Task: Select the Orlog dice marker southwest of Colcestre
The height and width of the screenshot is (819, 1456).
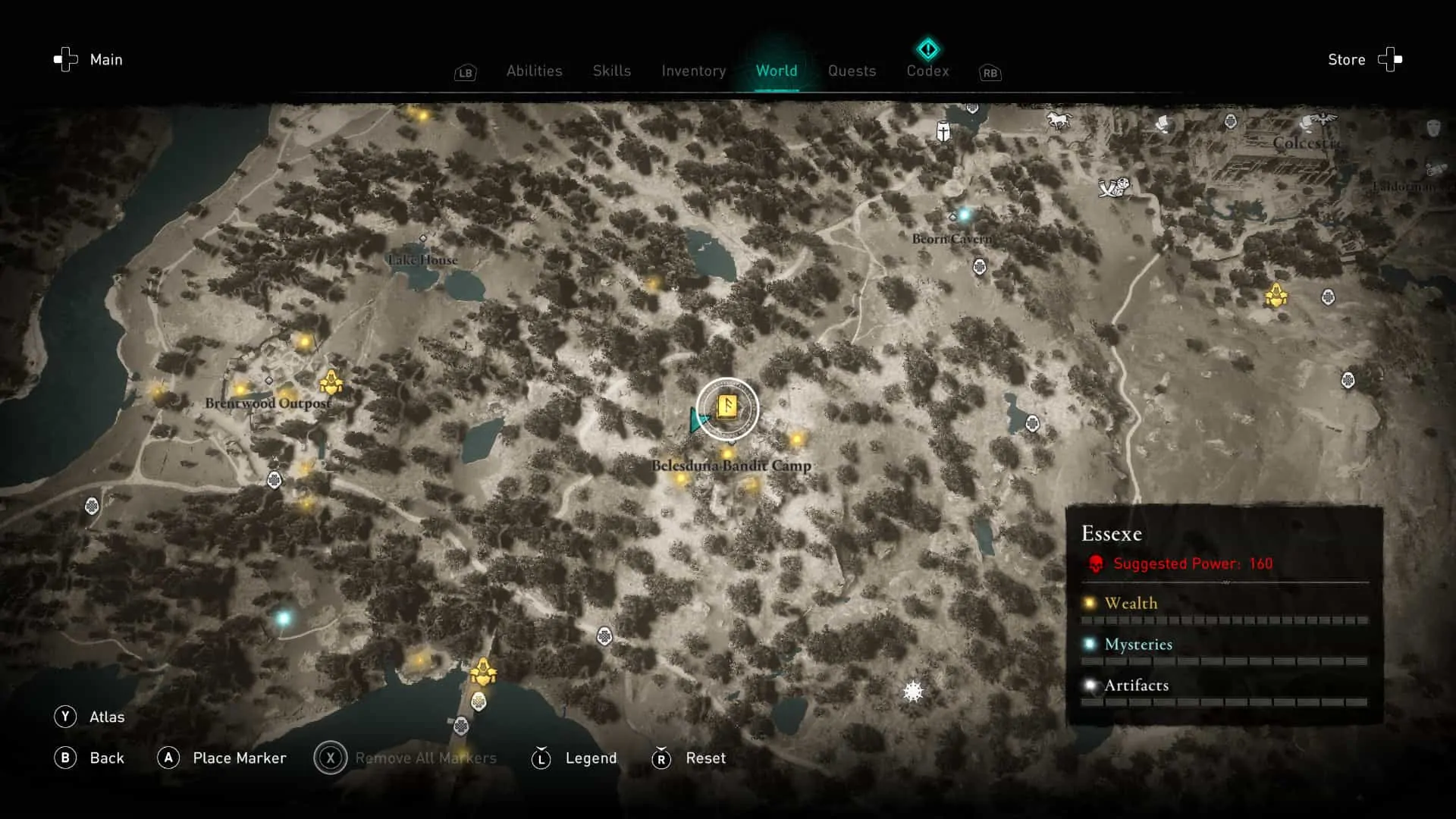Action: click(x=1112, y=190)
